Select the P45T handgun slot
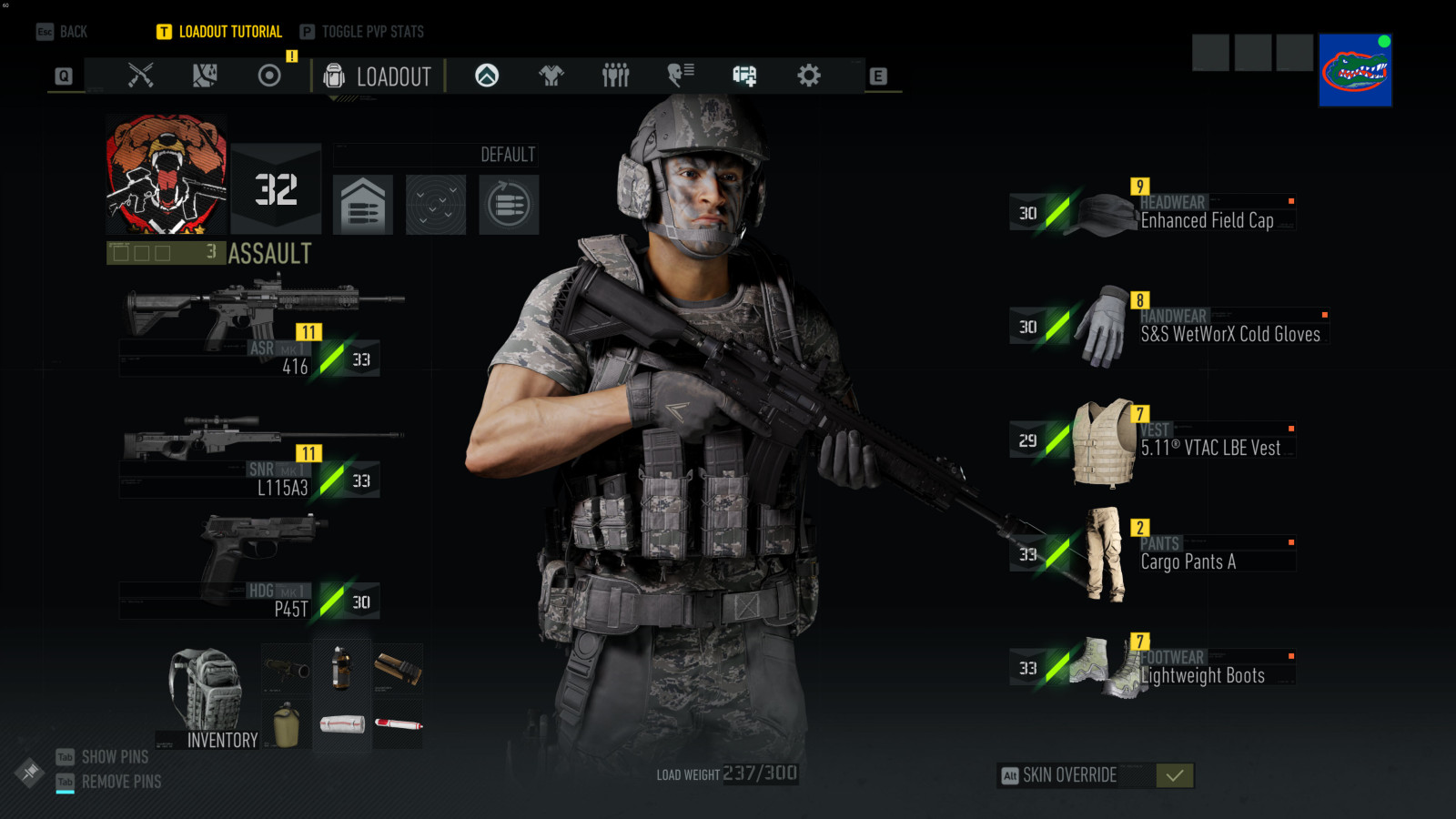1456x819 pixels. coord(259,569)
